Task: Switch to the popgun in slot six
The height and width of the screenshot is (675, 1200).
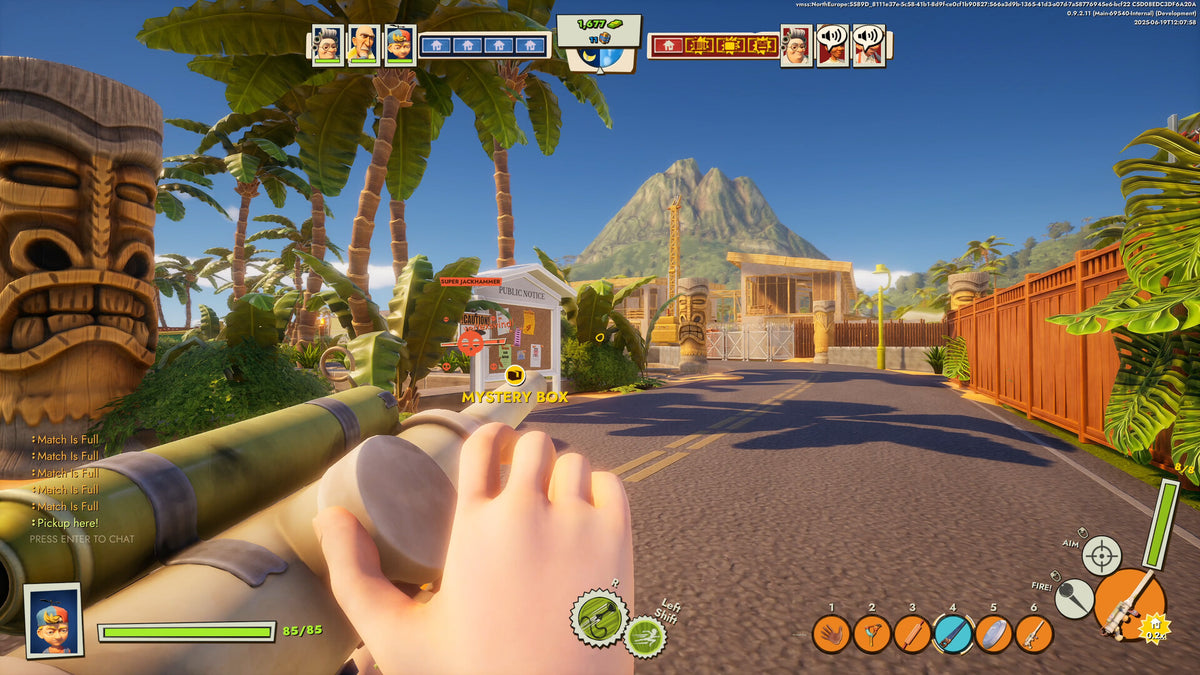Action: click(x=1034, y=634)
